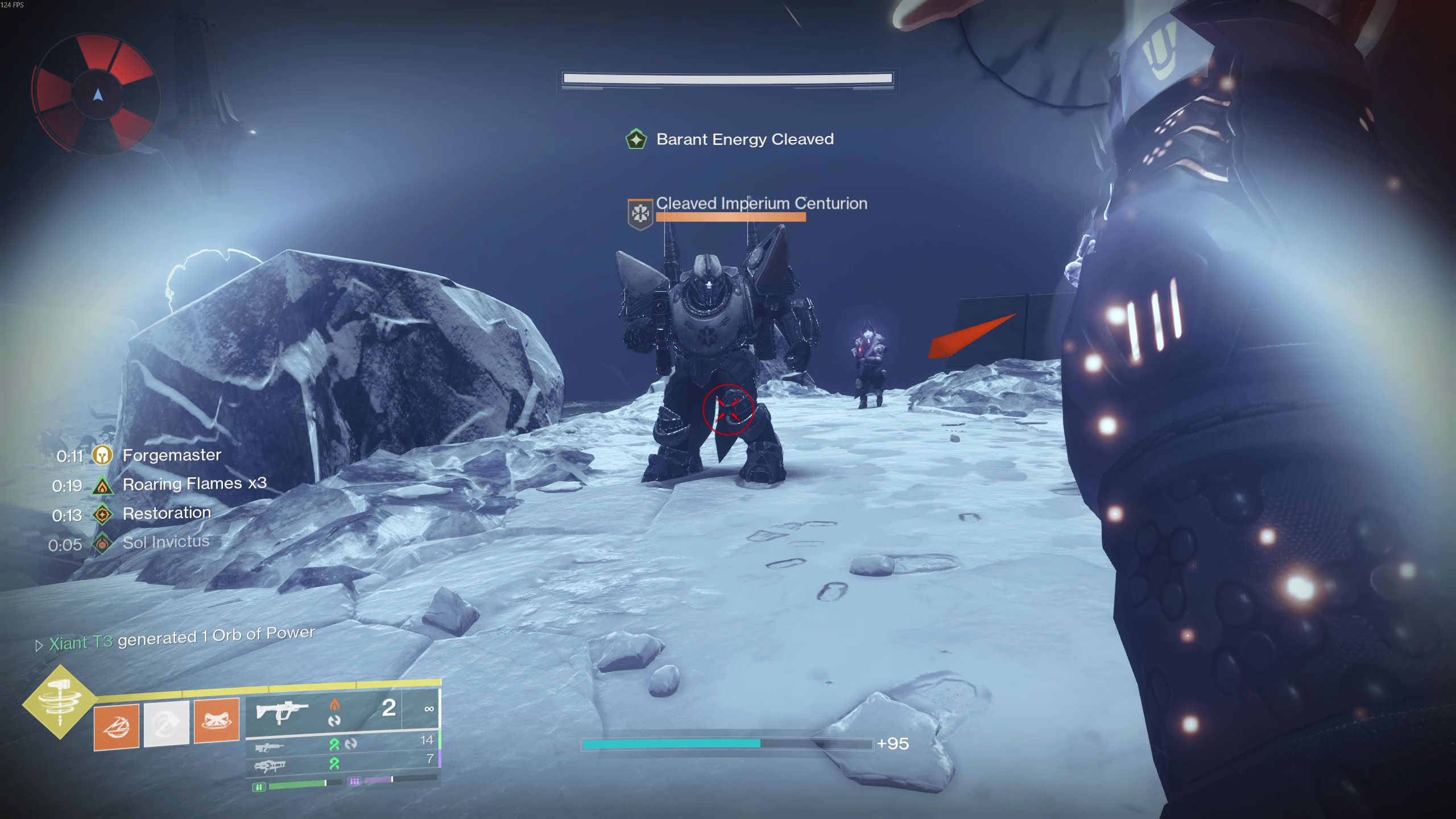Click the purple heavy ammo meter icon
Viewport: 1456px width, 819px height.
click(x=354, y=781)
